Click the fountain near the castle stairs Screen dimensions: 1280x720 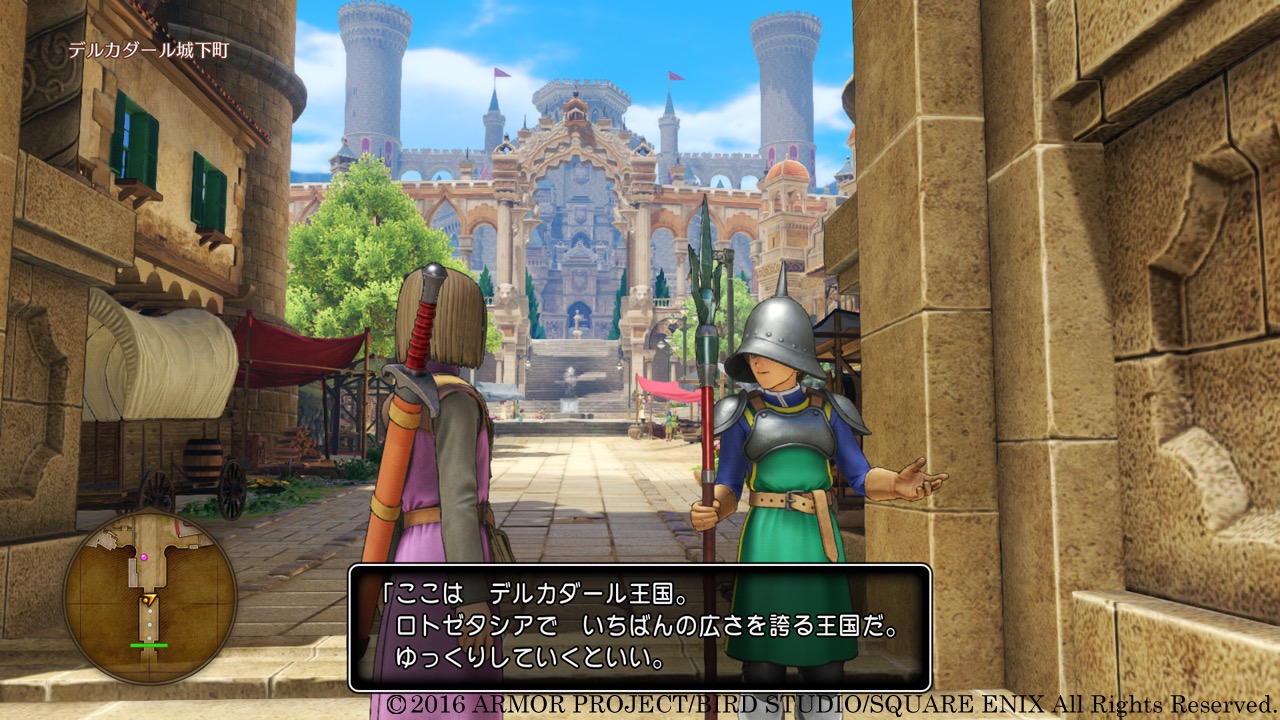coord(570,385)
